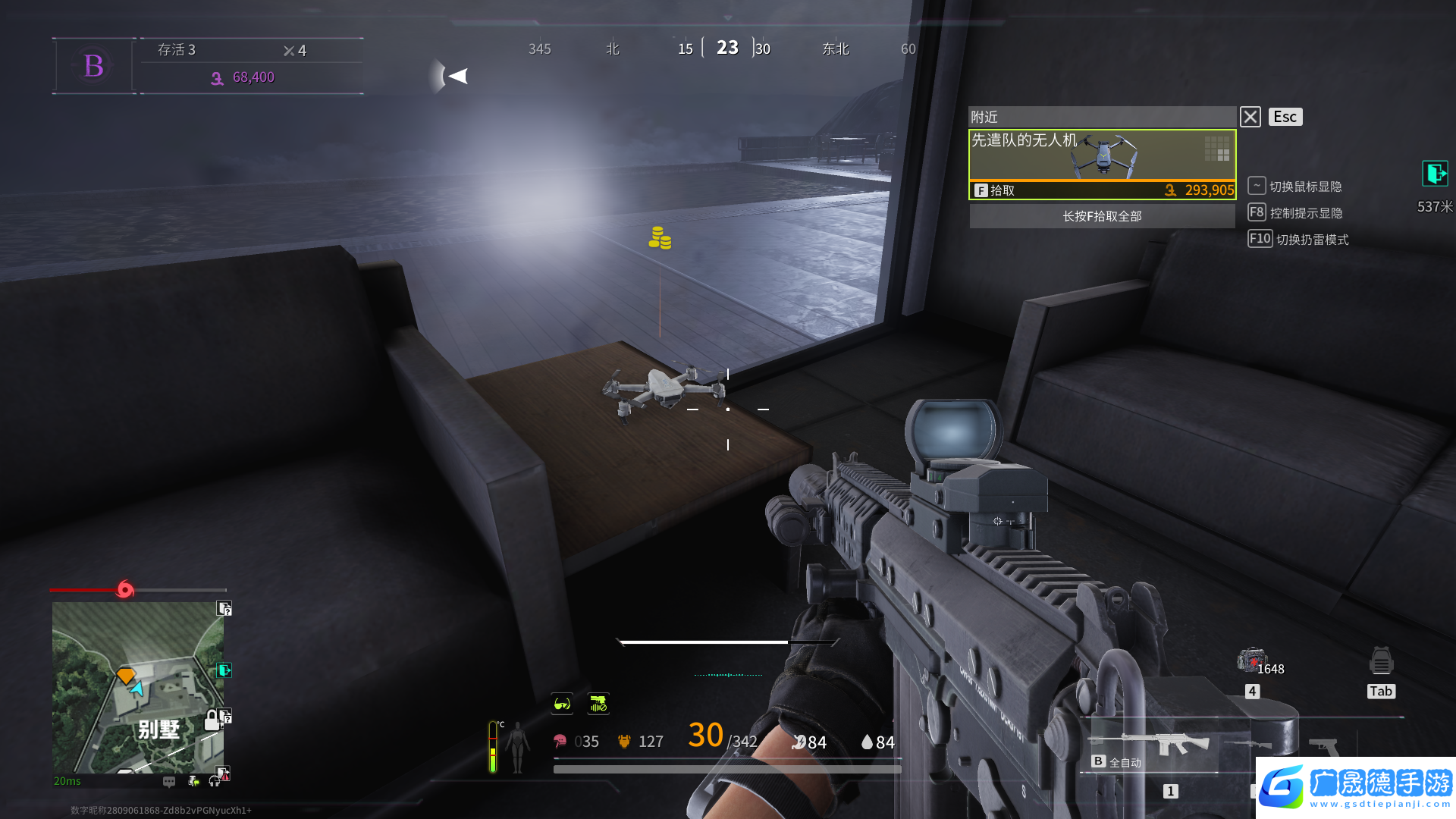Switch to the pistol weapon slot

pyautogui.click(x=1323, y=746)
